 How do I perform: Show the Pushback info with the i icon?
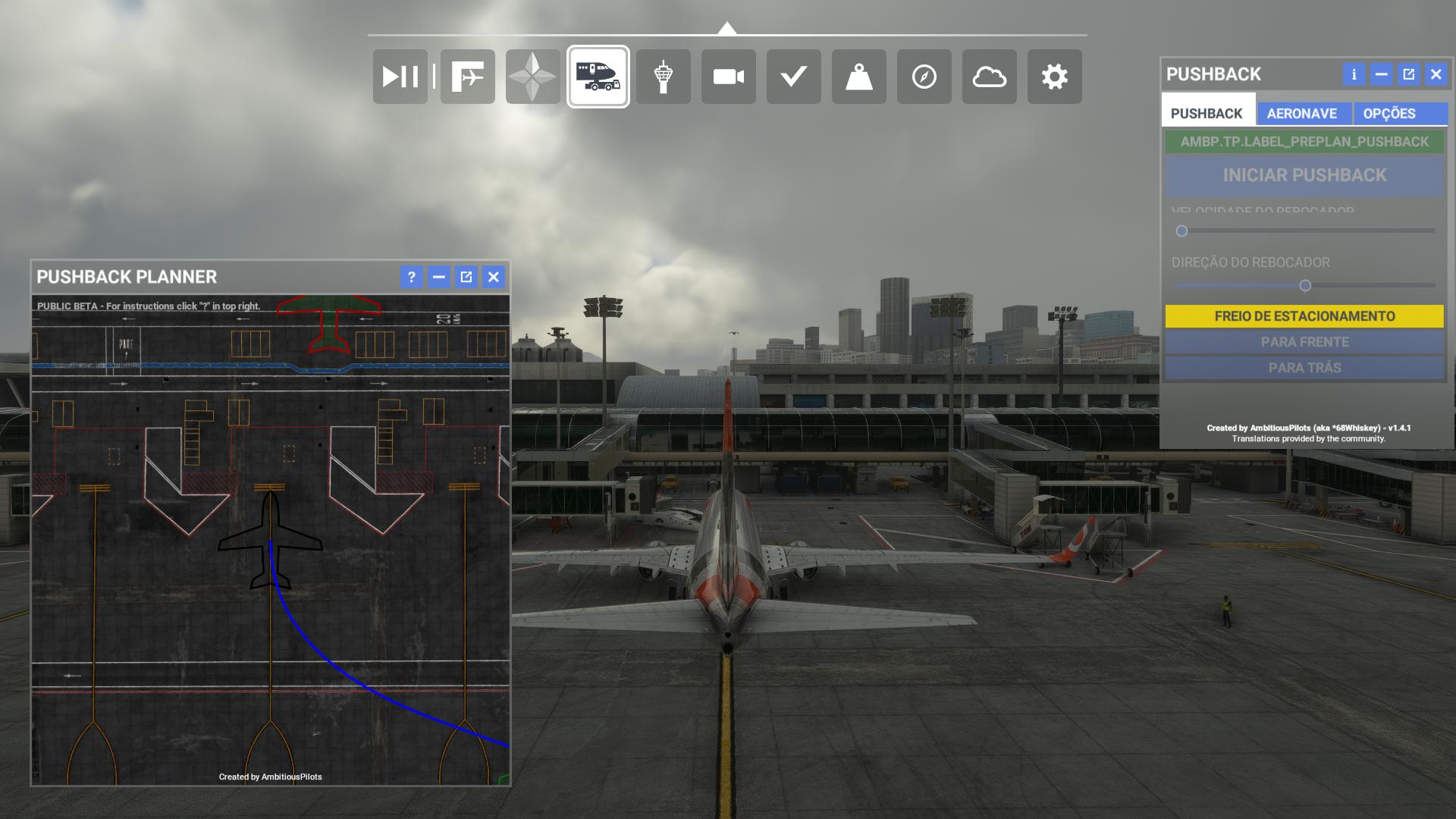(1353, 74)
